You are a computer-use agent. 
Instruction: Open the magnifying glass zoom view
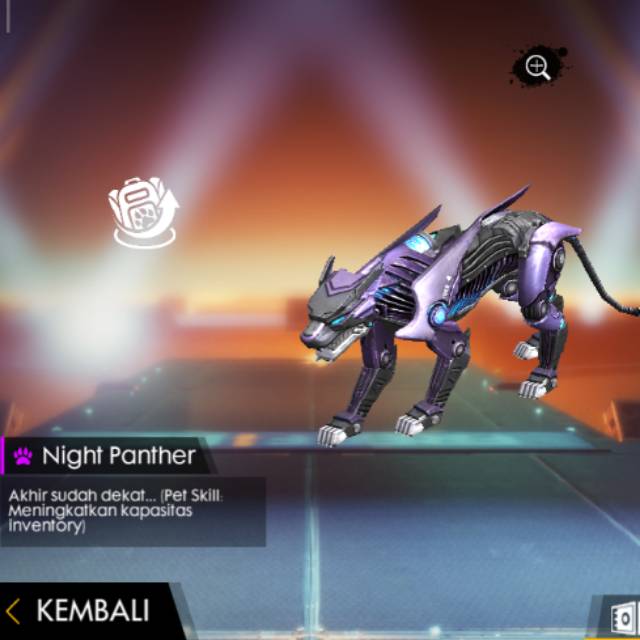coord(538,68)
